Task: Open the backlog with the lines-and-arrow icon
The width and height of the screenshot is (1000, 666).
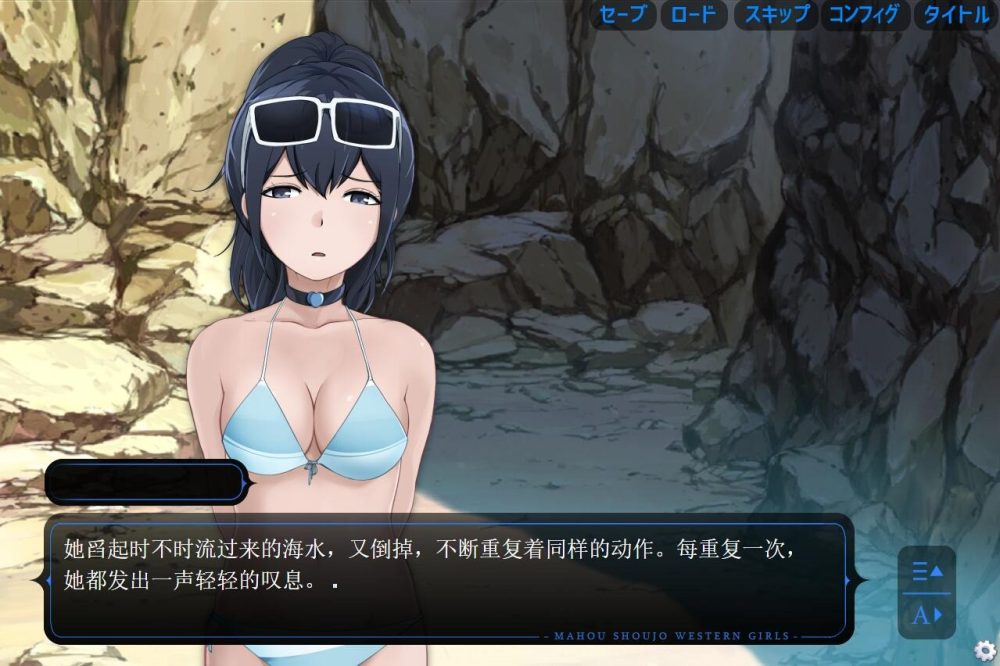Action: coord(927,572)
